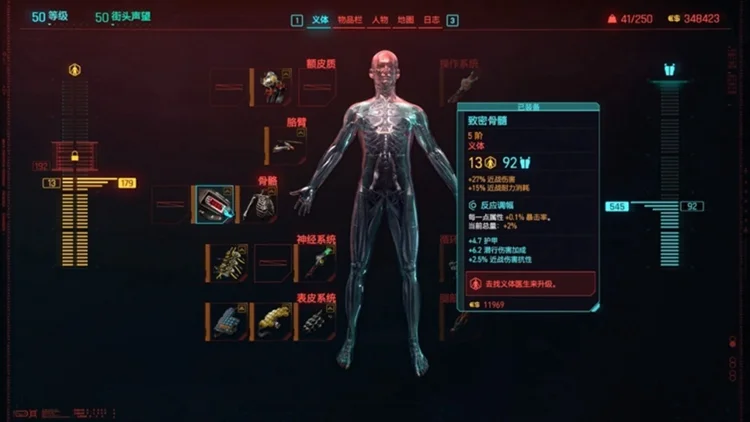Switch to the 义体 cyberware tab
This screenshot has height=422, width=750.
[x=320, y=20]
